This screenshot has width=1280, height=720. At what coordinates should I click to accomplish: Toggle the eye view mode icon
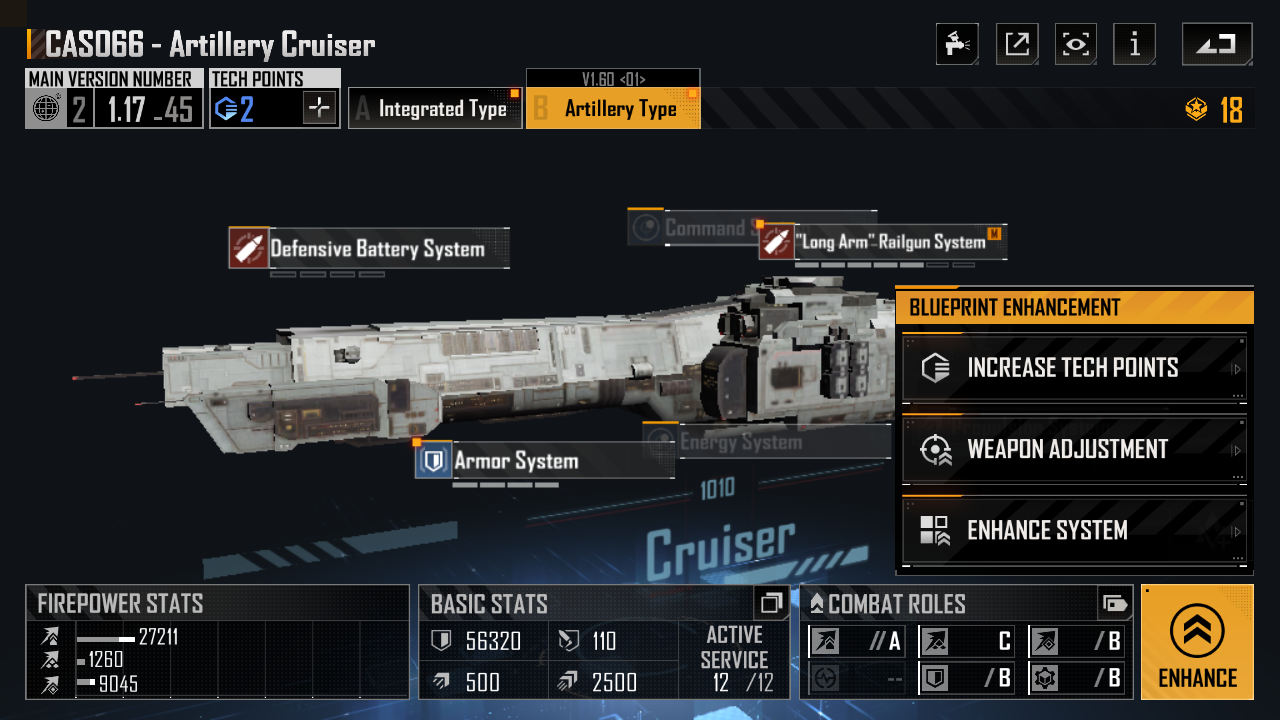pyautogui.click(x=1076, y=44)
